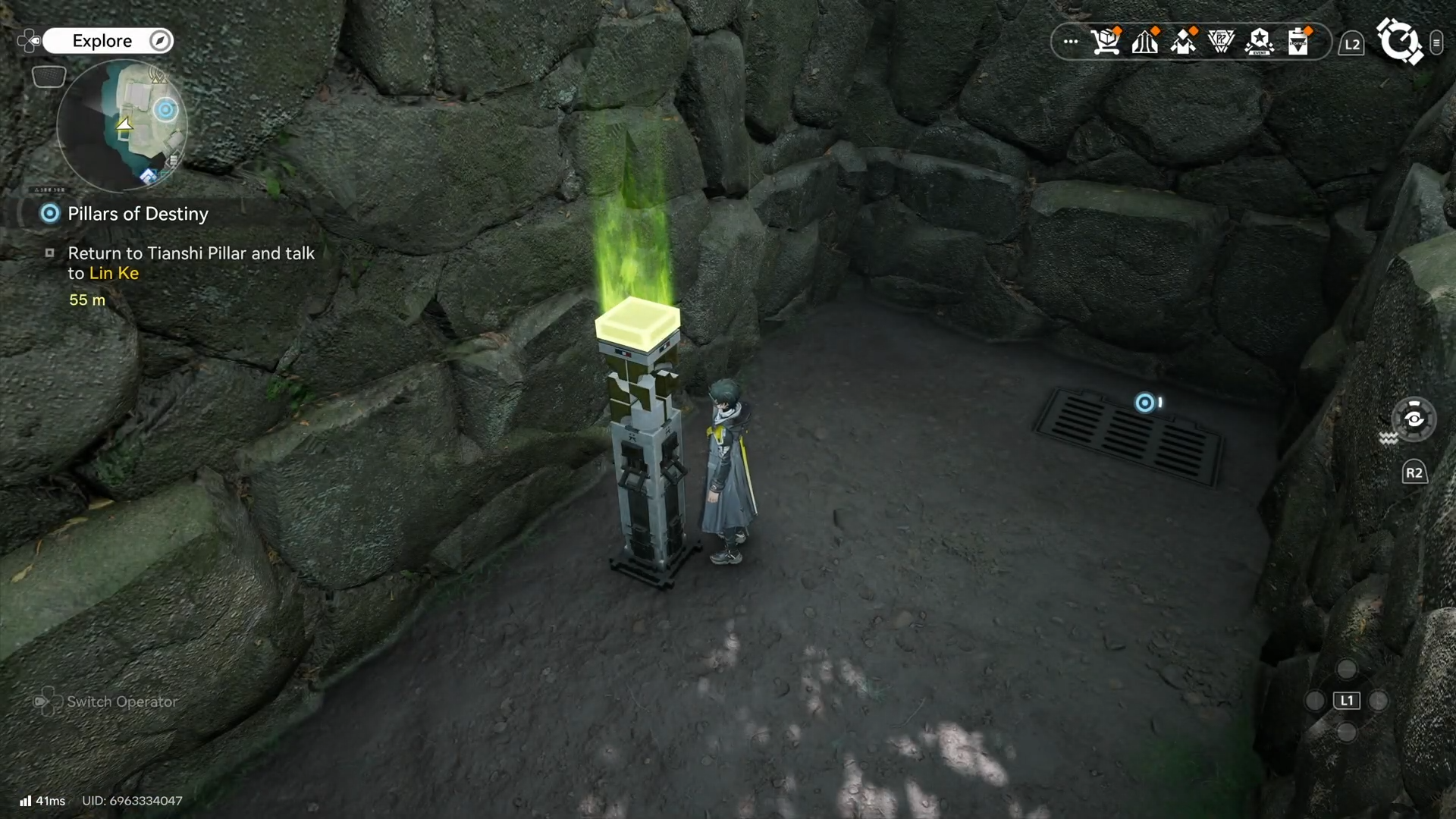
Task: Open the shopping cart store icon
Action: pos(1106,42)
